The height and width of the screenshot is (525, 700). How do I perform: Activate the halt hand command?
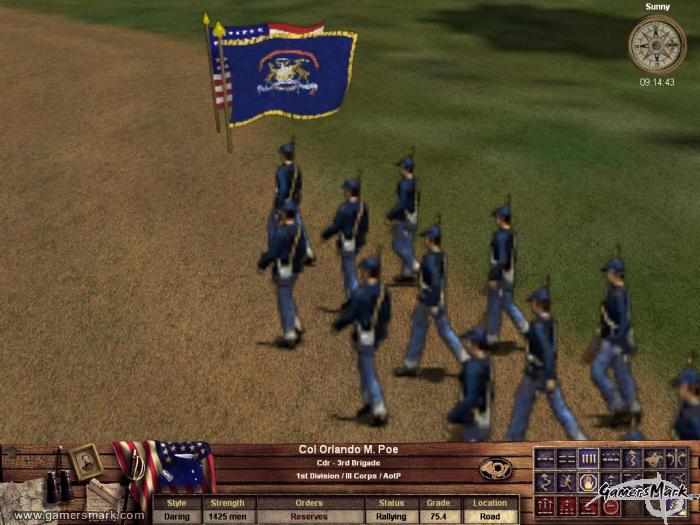tap(588, 483)
